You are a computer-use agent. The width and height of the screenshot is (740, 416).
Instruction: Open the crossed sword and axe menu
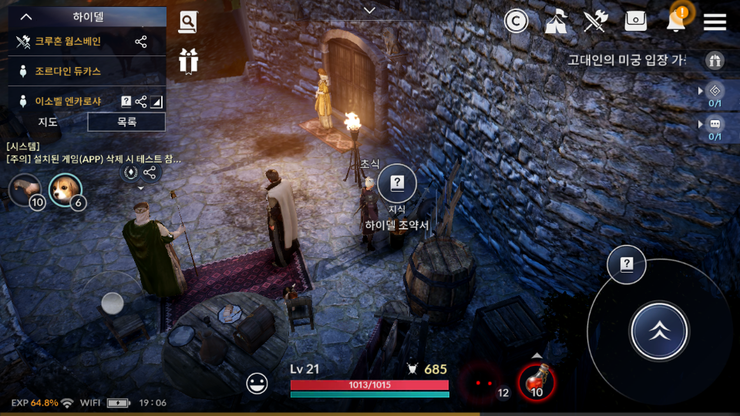pos(596,21)
